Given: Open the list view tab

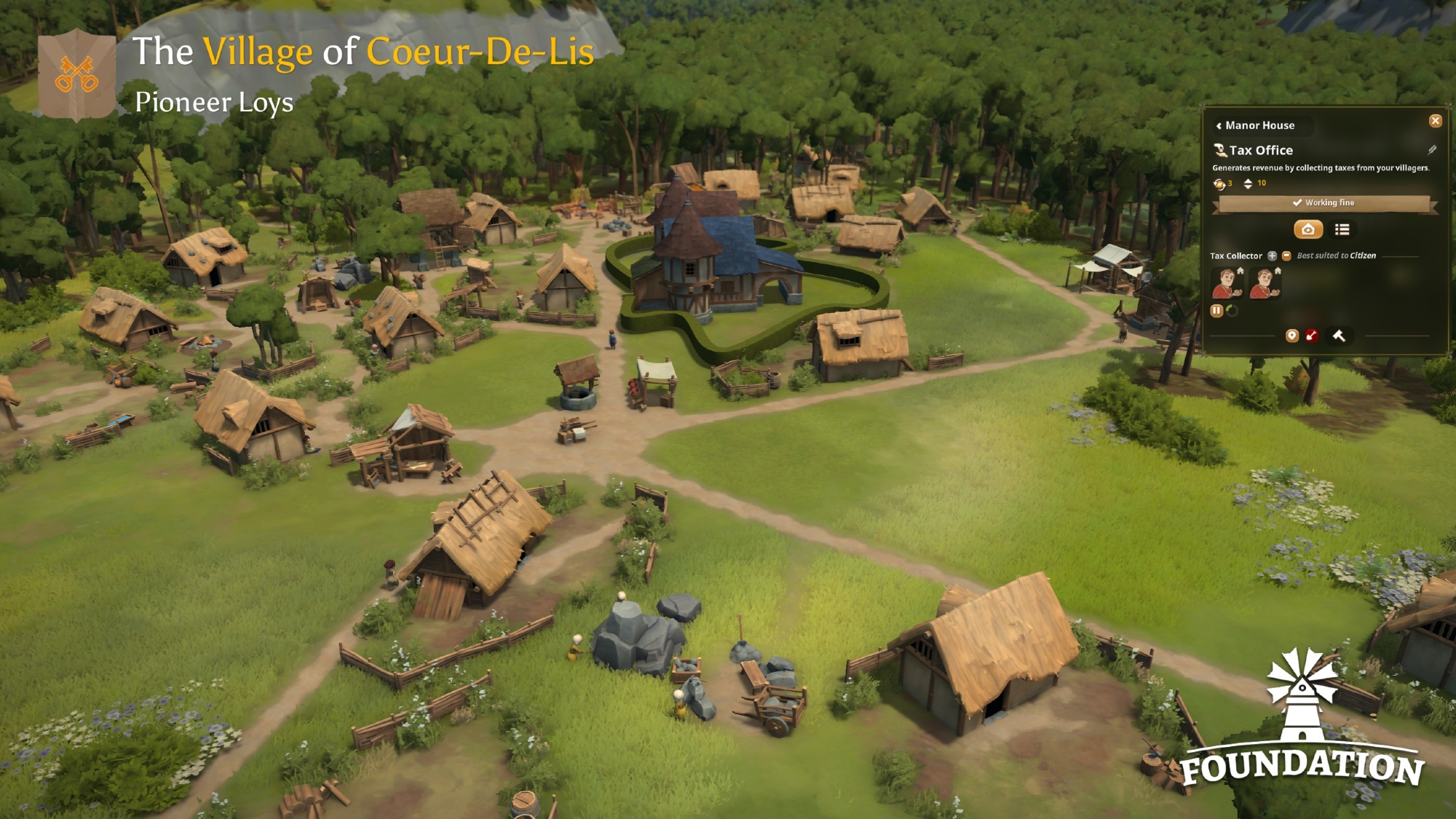Looking at the screenshot, I should [x=1342, y=230].
